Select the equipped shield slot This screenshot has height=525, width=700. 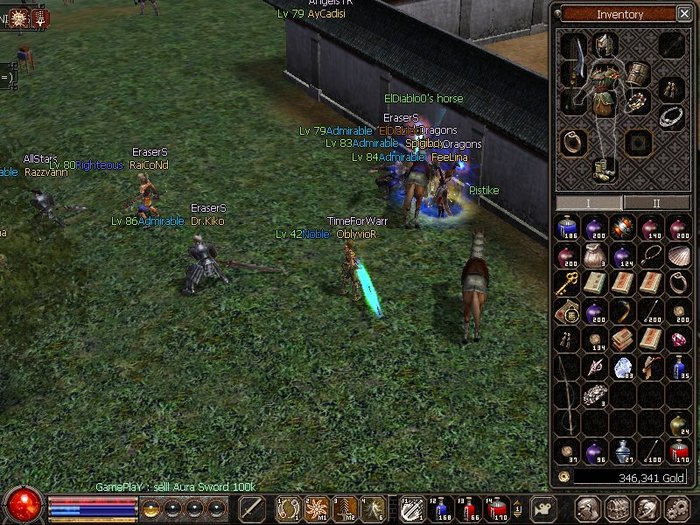638,72
